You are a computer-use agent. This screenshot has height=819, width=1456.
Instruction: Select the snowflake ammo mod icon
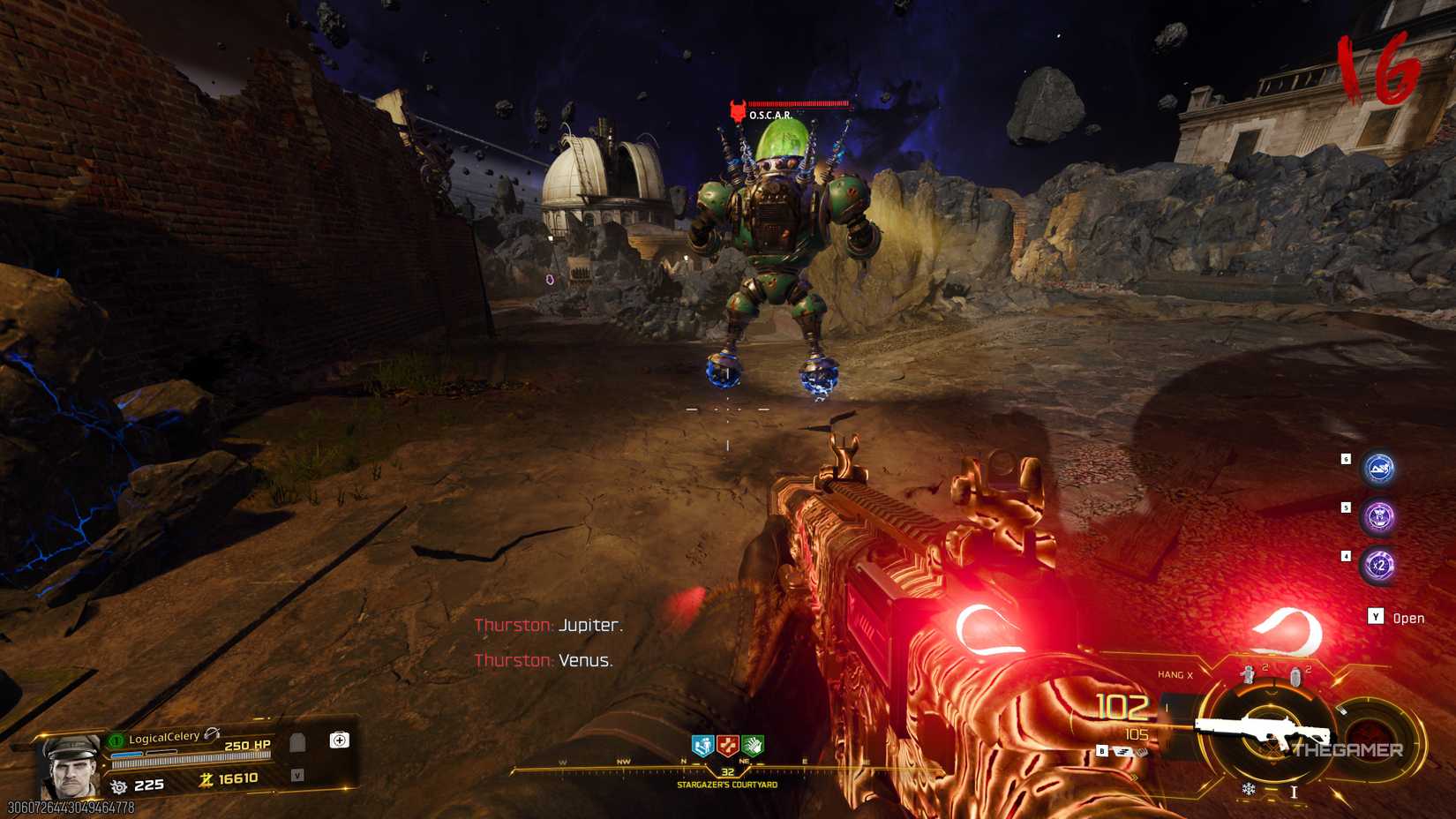pos(1248,789)
